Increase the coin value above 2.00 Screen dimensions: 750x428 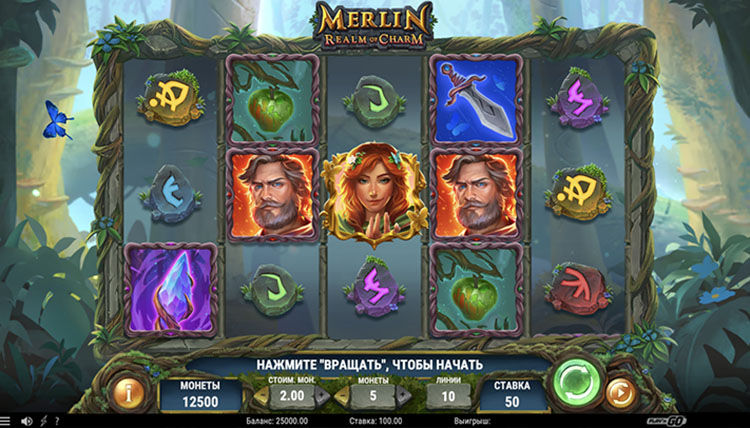tap(322, 396)
